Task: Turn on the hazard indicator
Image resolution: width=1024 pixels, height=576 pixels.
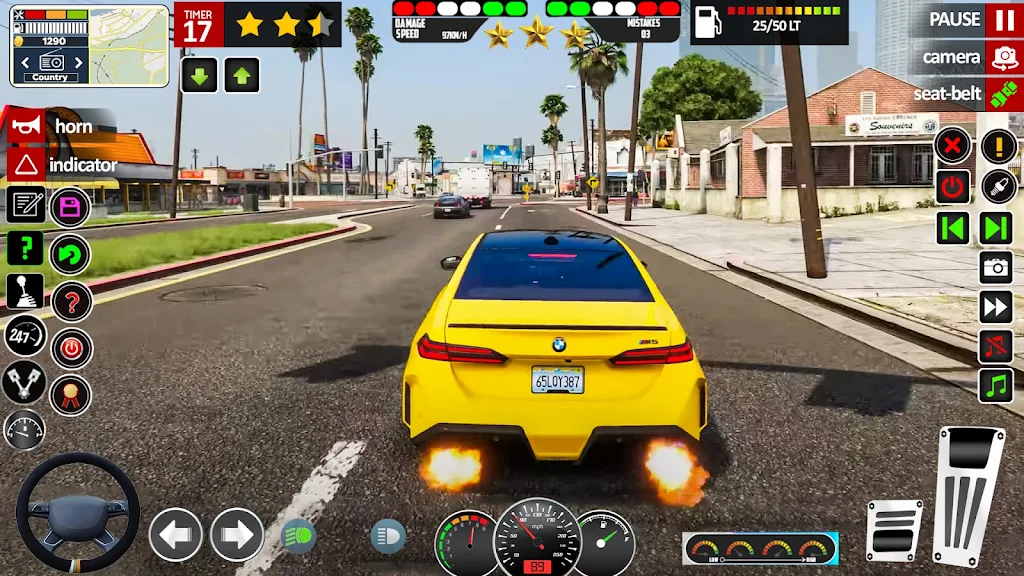Action: pyautogui.click(x=26, y=164)
